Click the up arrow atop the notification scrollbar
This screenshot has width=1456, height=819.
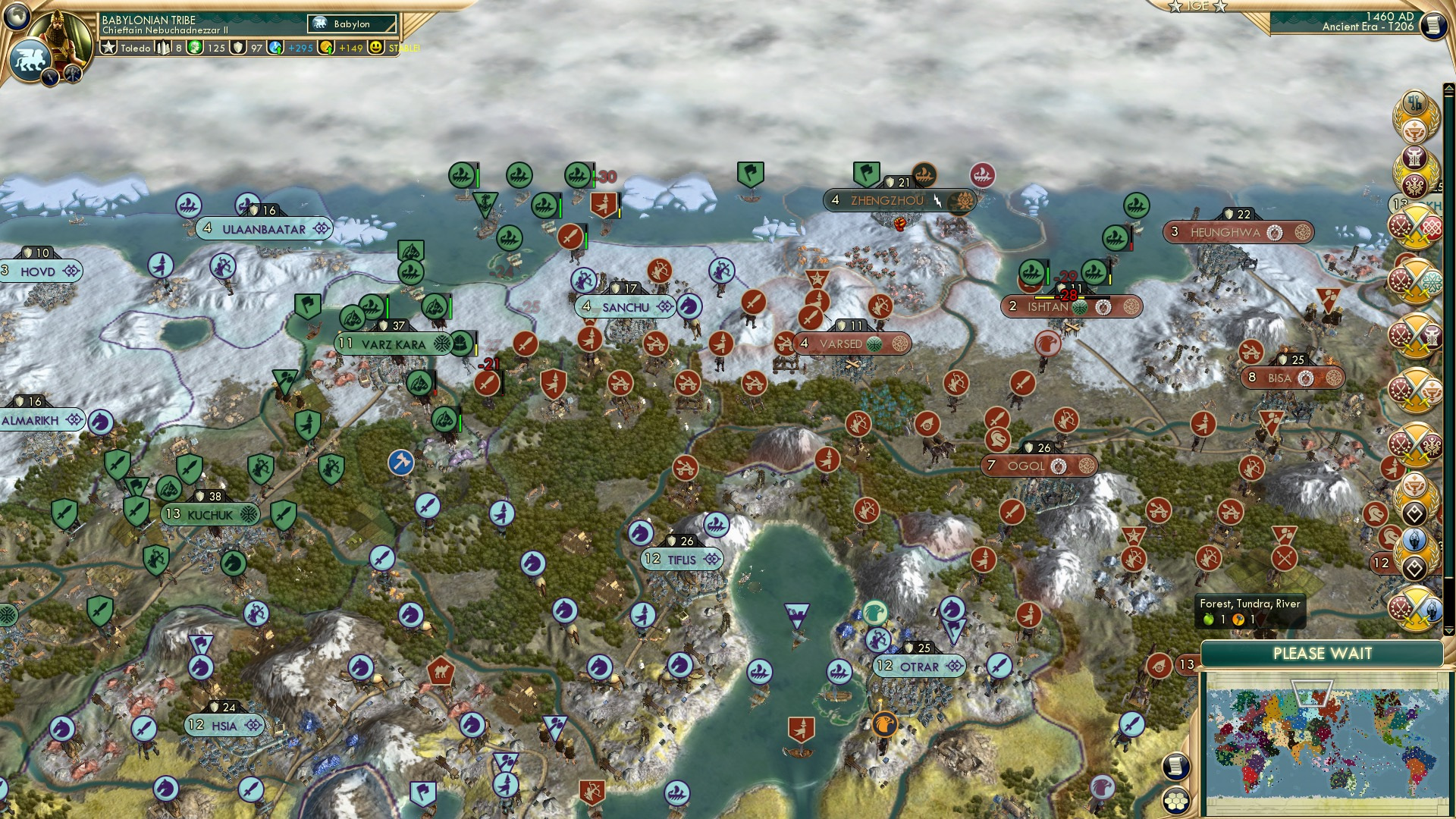pos(1448,88)
